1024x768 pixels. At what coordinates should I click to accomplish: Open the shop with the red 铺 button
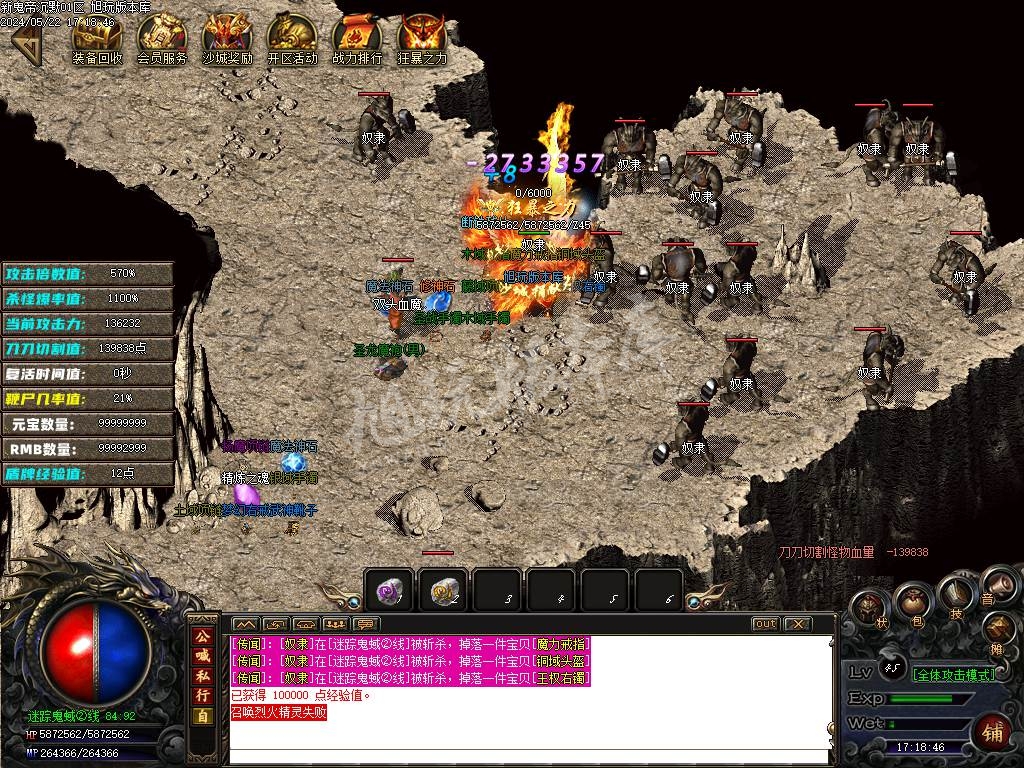(x=994, y=731)
